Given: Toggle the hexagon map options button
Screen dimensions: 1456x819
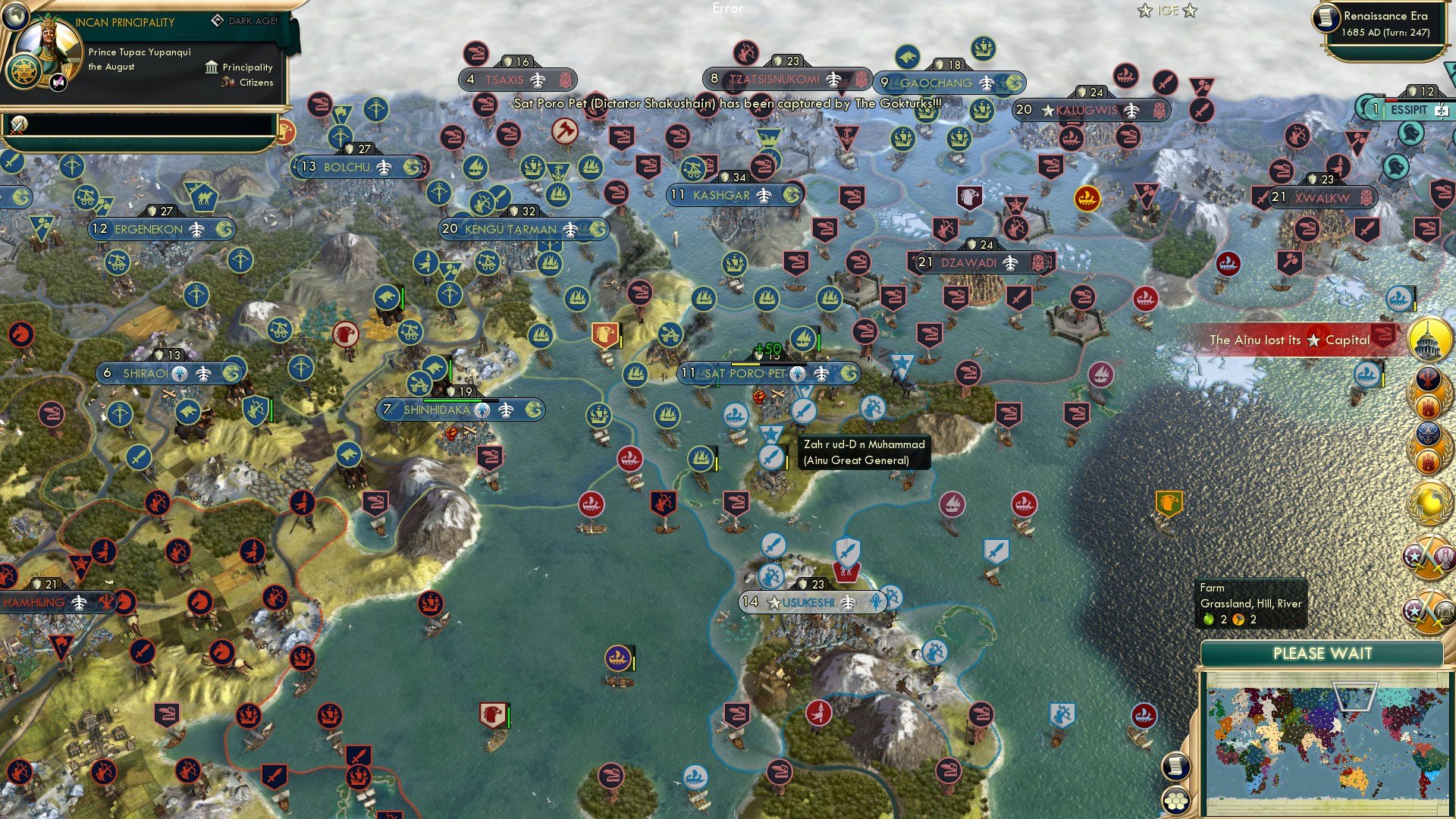Looking at the screenshot, I should pyautogui.click(x=1175, y=800).
